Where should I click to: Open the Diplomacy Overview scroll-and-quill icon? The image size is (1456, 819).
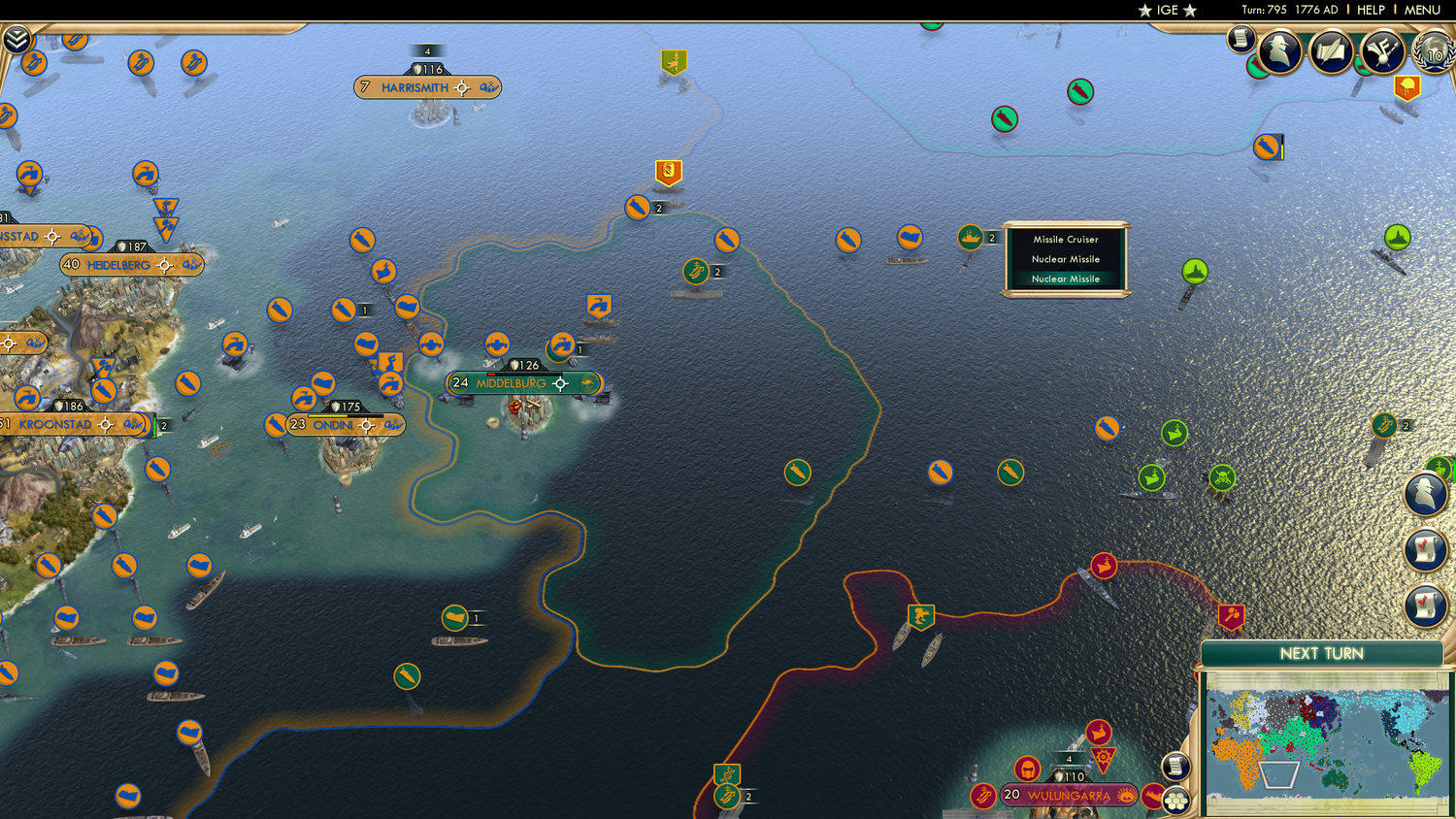pos(1329,51)
